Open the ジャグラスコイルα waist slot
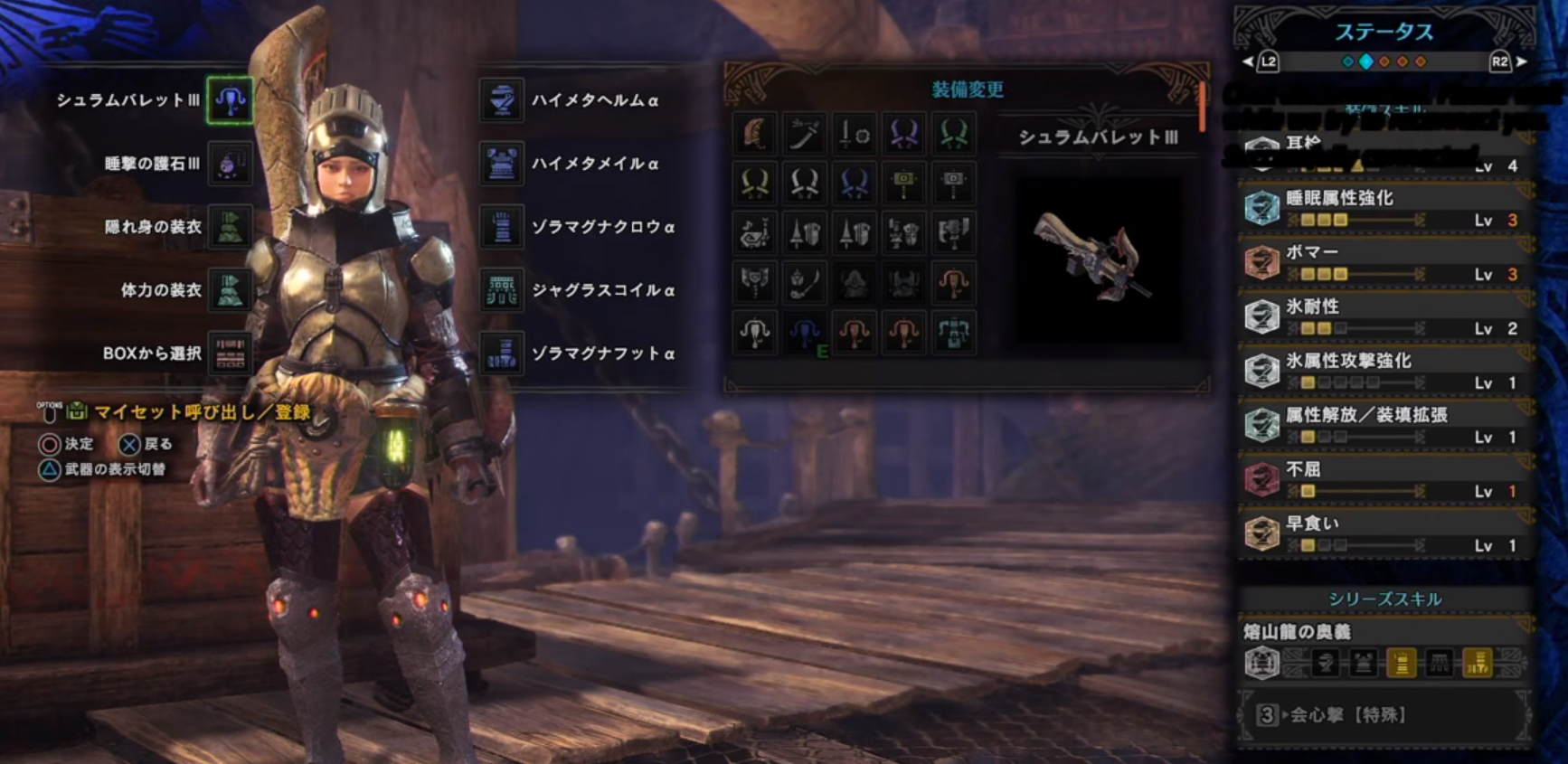The image size is (1568, 764). tap(502, 290)
